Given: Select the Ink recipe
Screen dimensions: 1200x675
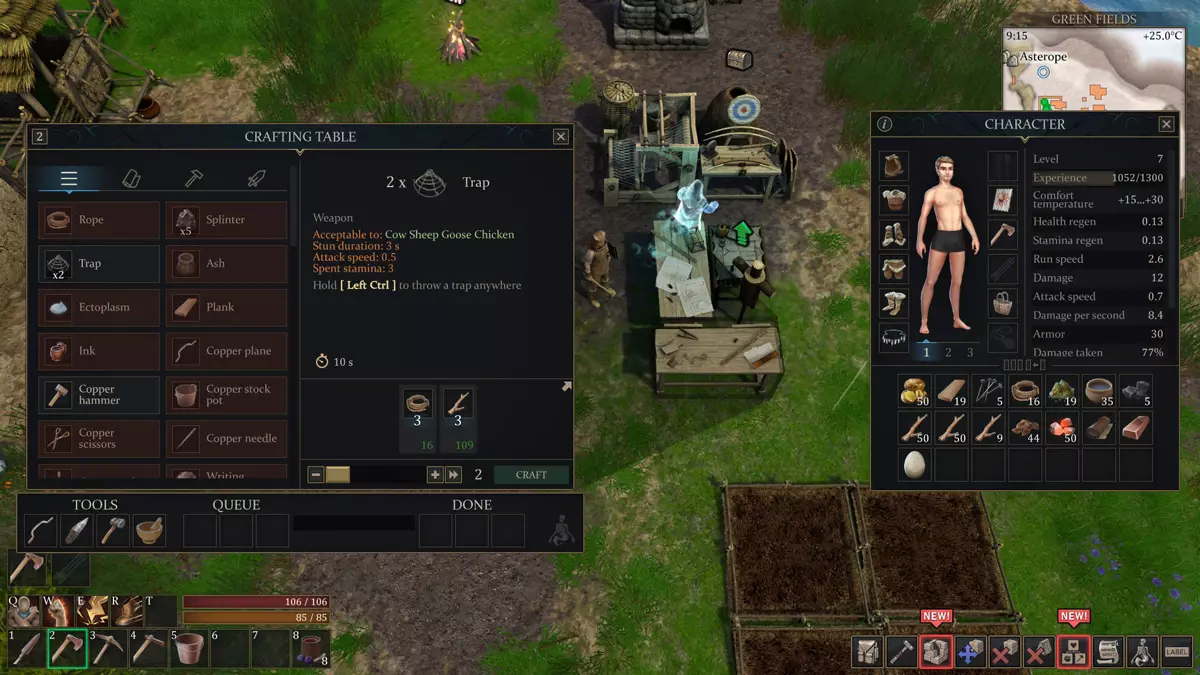Looking at the screenshot, I should click(x=99, y=351).
